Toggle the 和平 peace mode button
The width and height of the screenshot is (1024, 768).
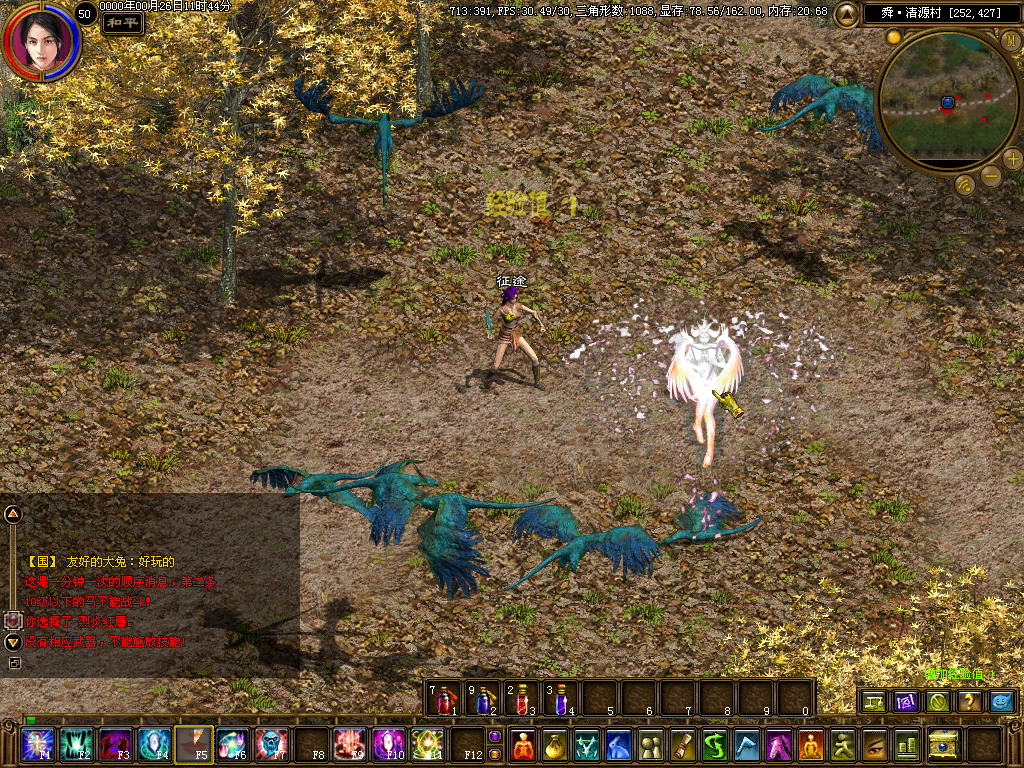click(122, 22)
